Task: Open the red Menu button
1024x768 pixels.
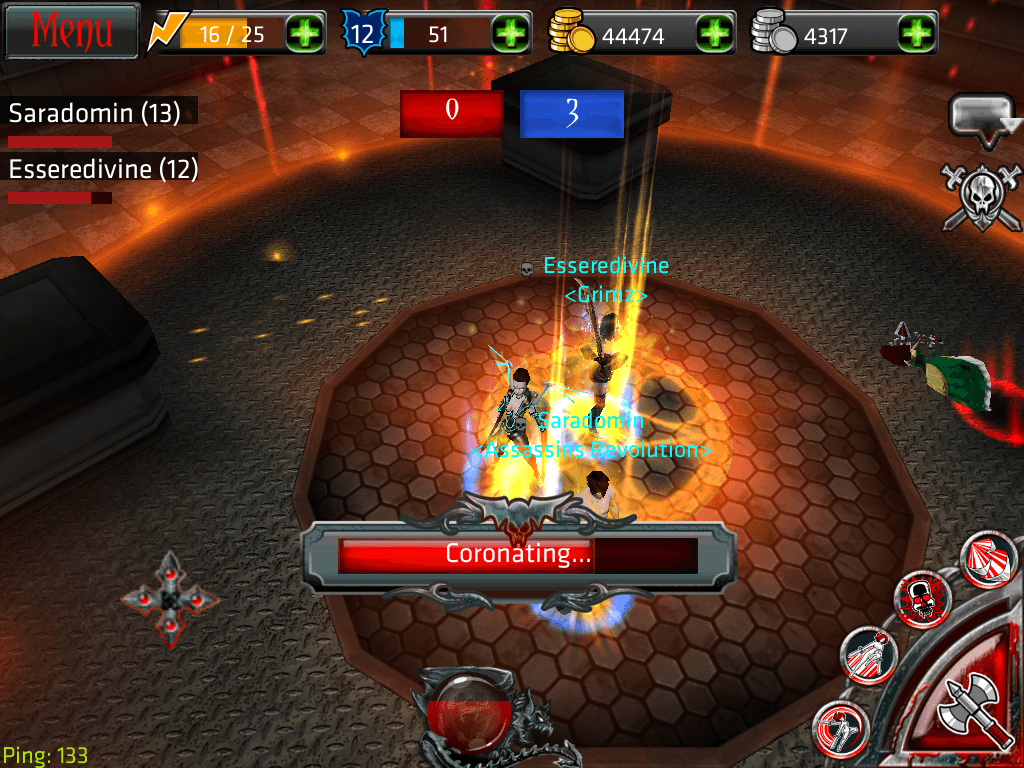Action: [x=72, y=31]
